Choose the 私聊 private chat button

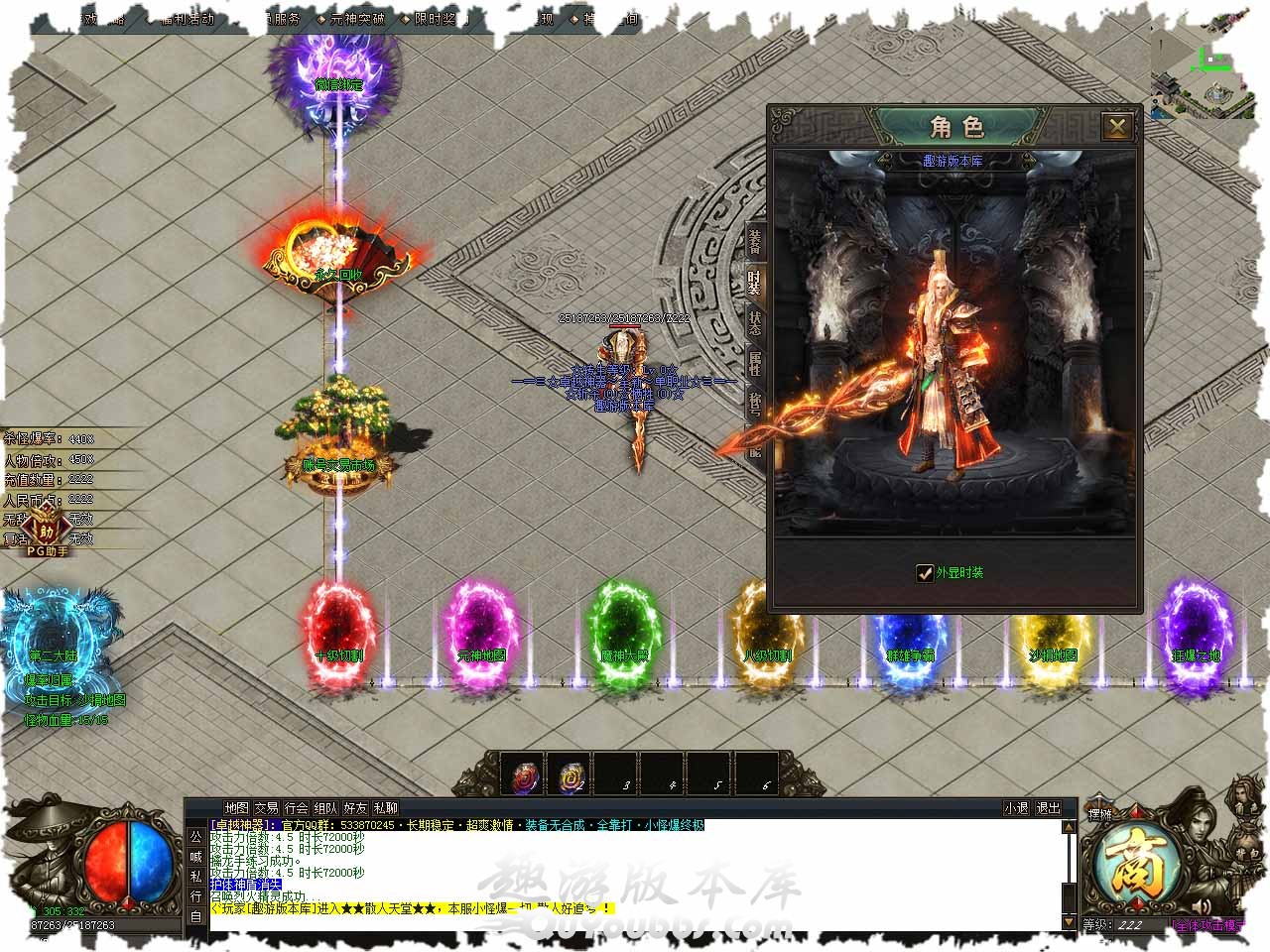click(385, 808)
